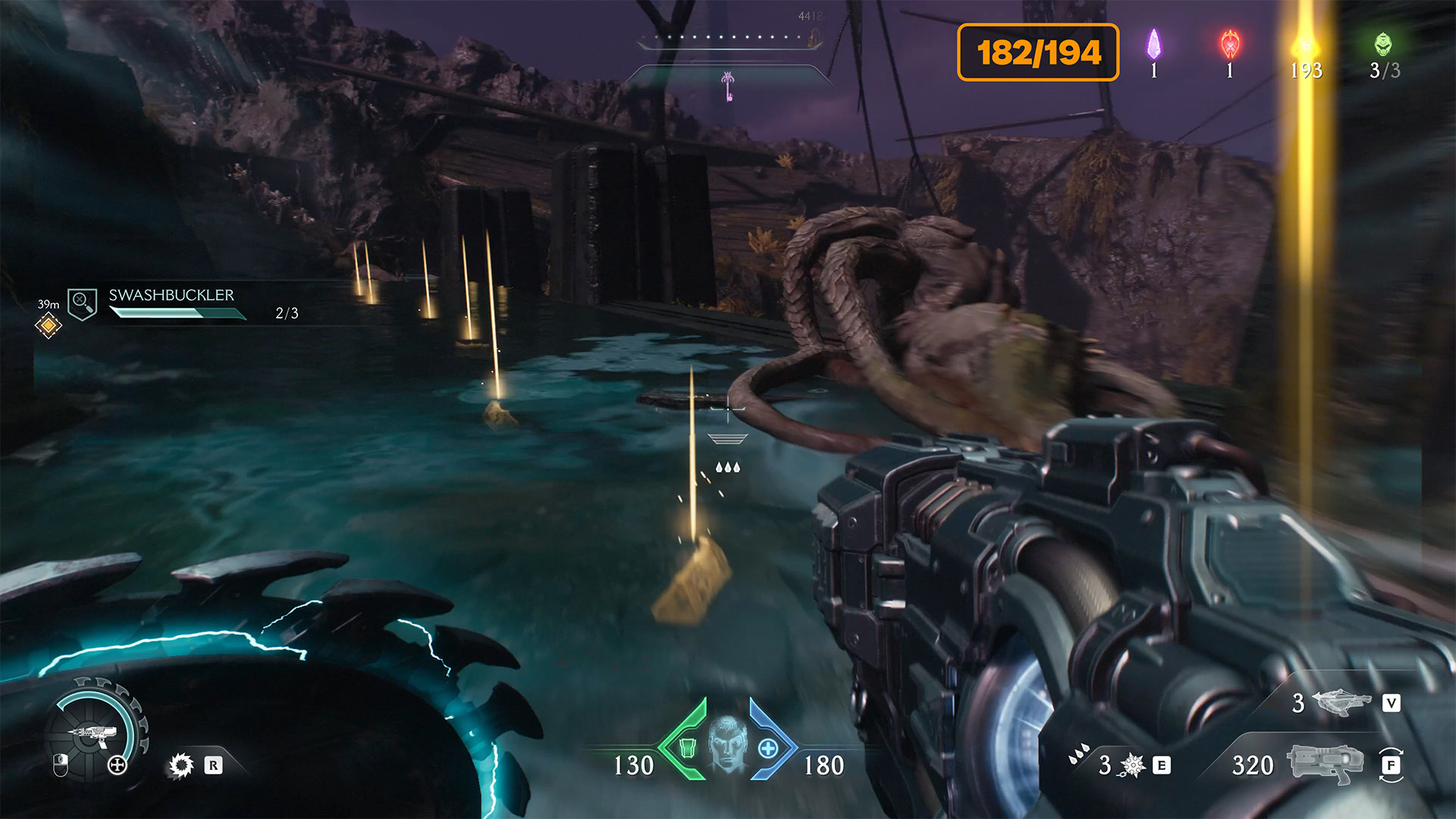Click the purple key marker on compass
The width and height of the screenshot is (1456, 819).
(x=728, y=86)
